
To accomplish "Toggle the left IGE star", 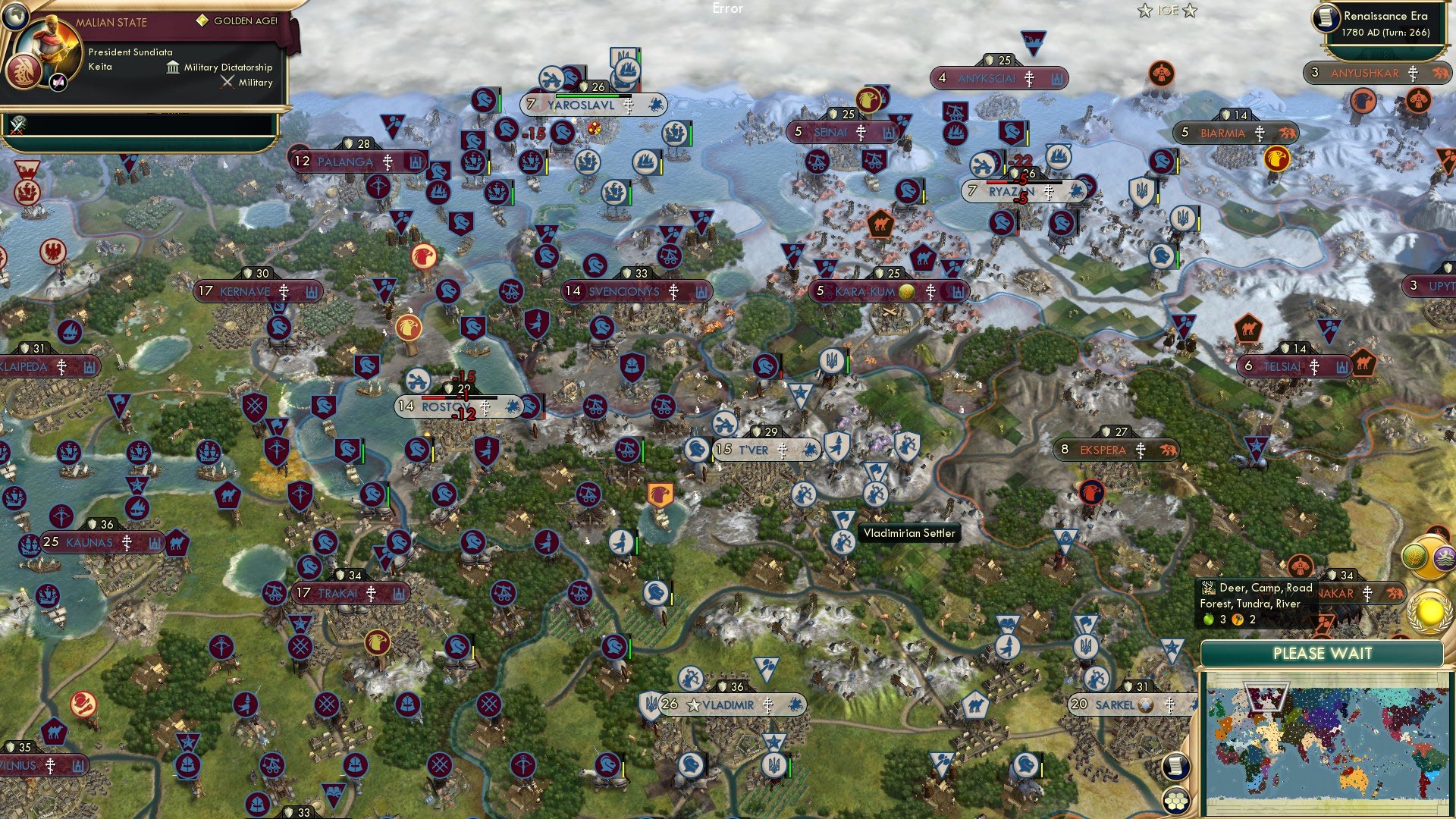I will click(1145, 10).
